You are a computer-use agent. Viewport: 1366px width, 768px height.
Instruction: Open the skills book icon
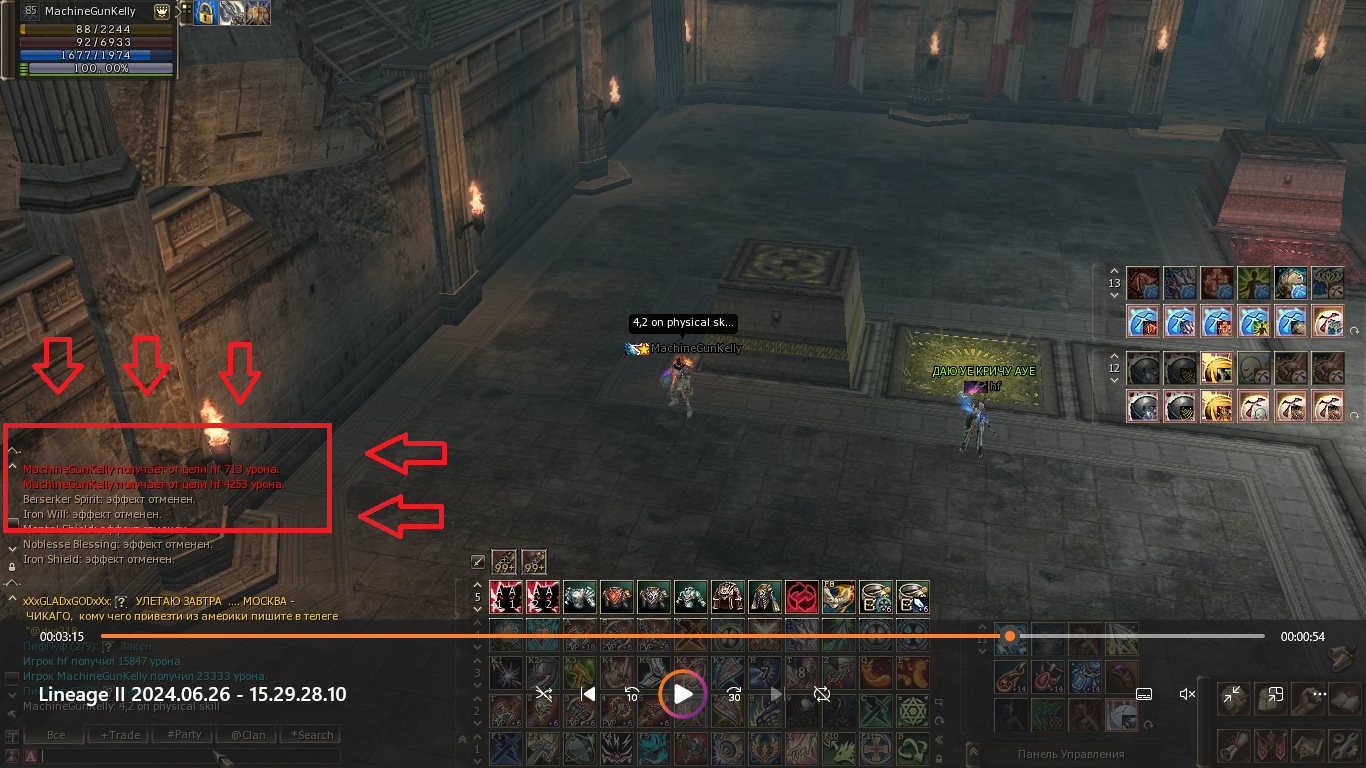pos(1343,698)
